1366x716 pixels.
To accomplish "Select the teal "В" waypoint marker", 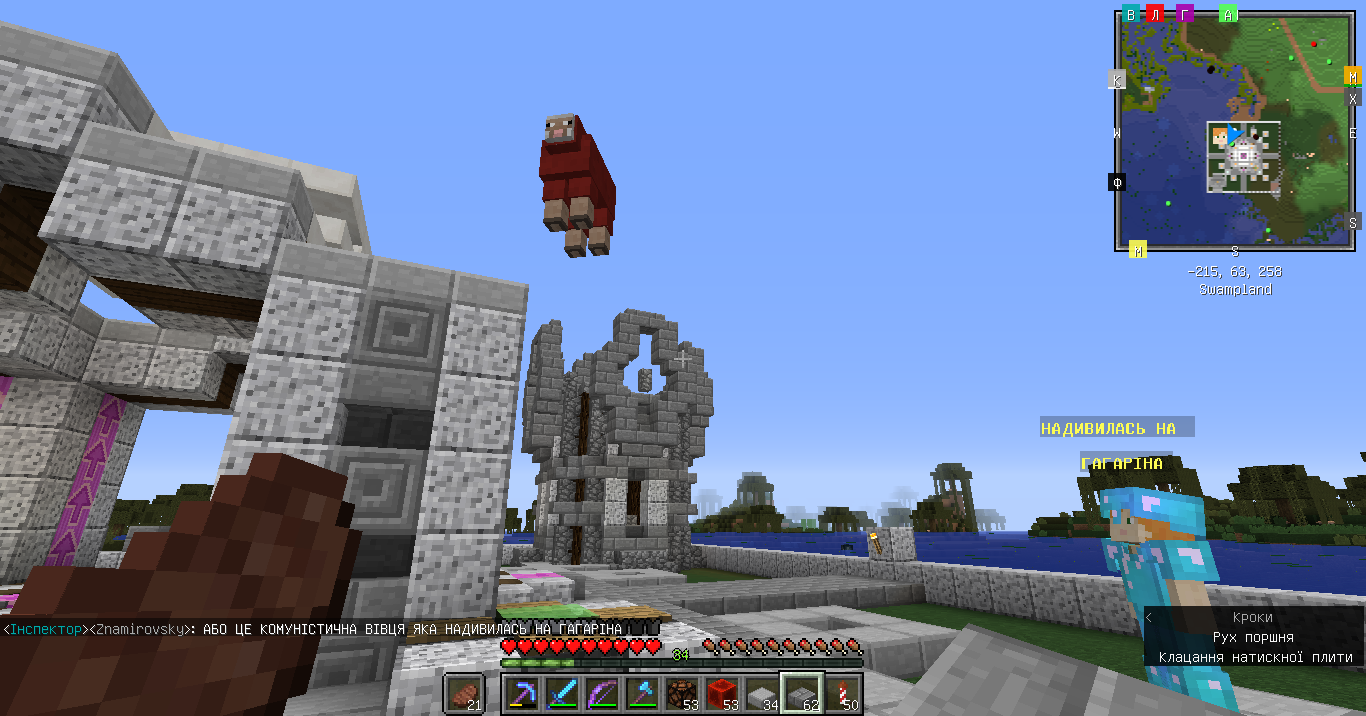I will (x=1131, y=14).
